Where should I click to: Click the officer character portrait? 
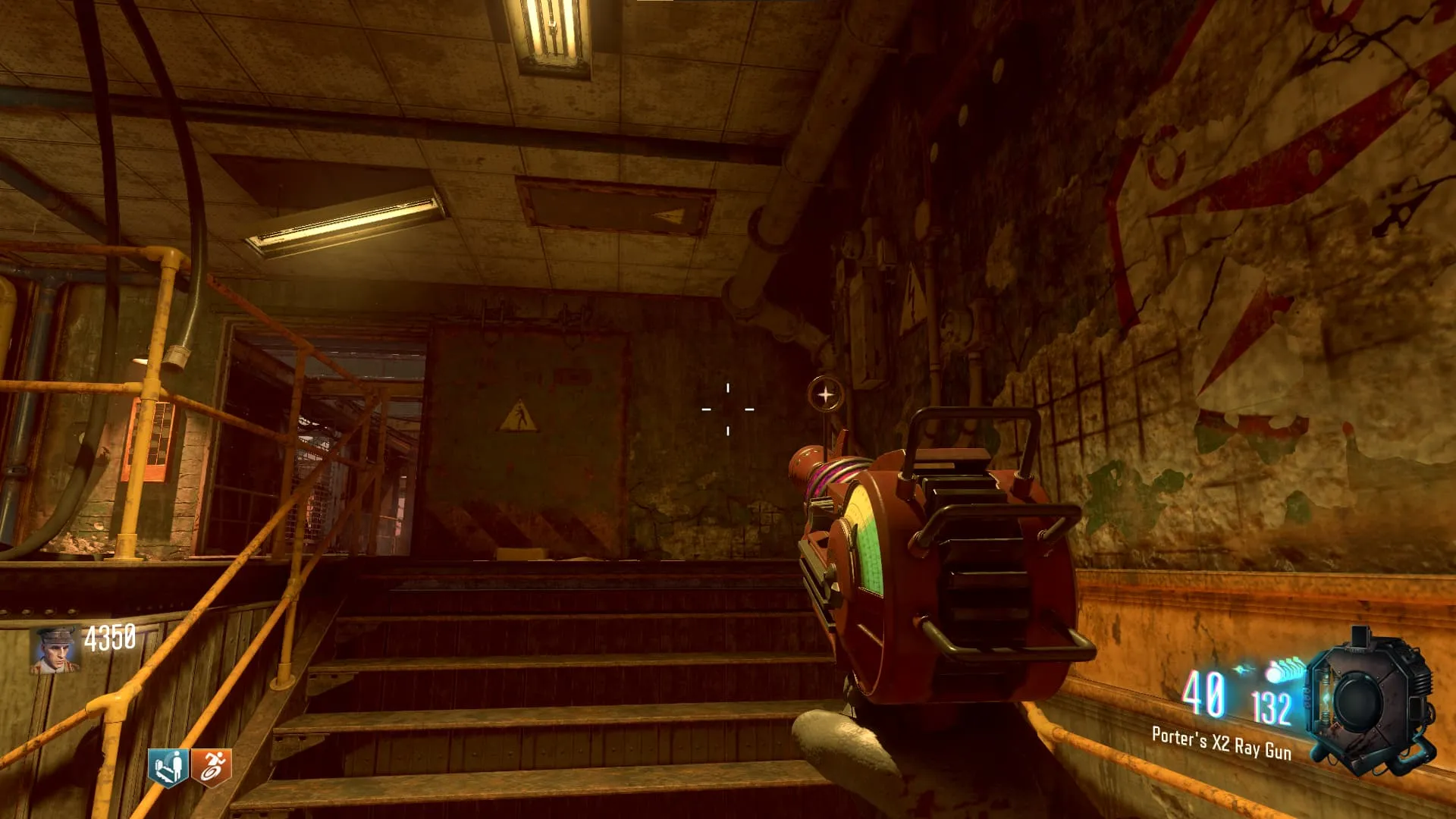(x=55, y=650)
